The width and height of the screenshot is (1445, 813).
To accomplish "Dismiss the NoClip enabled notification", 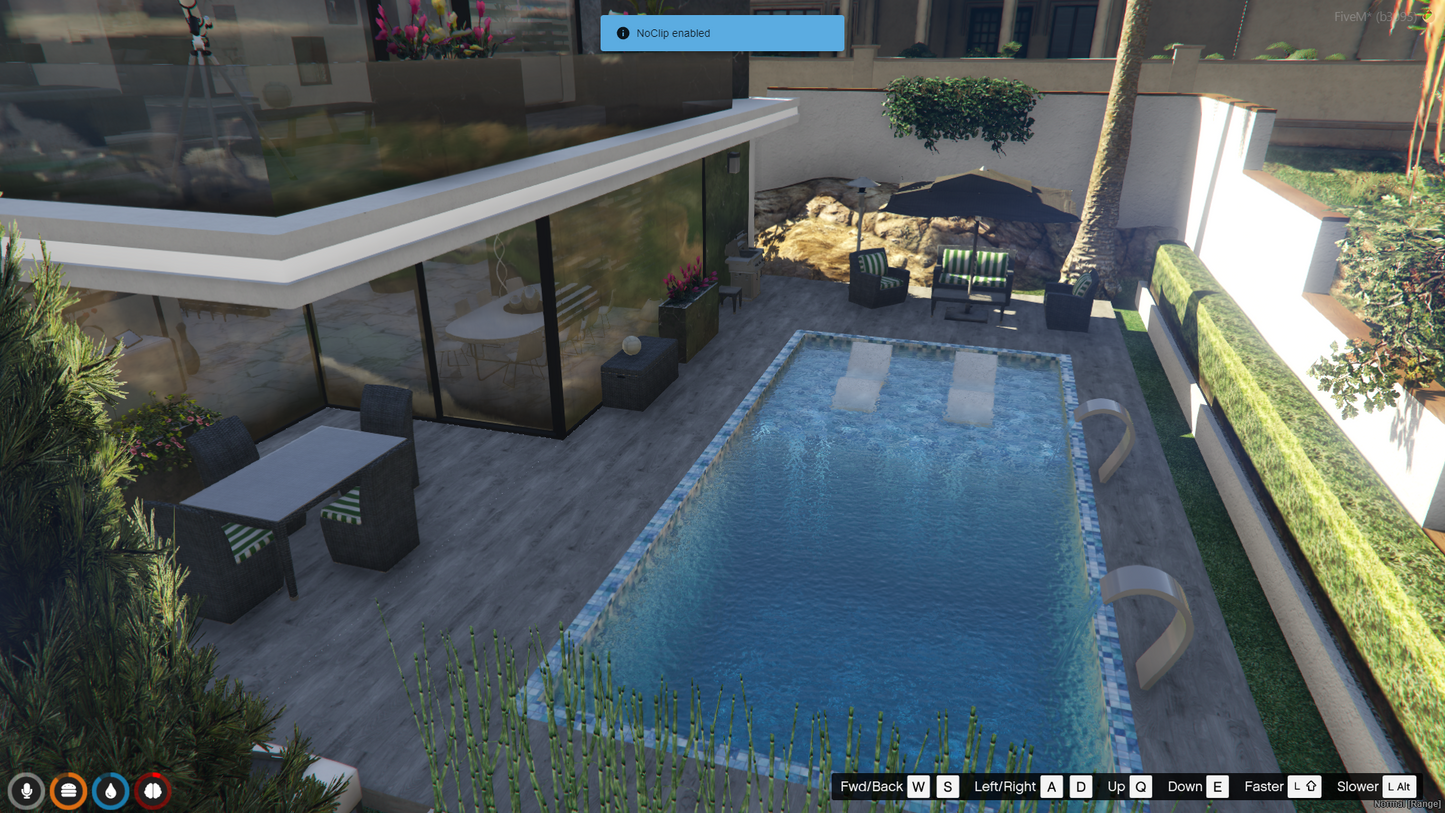I will point(721,33).
